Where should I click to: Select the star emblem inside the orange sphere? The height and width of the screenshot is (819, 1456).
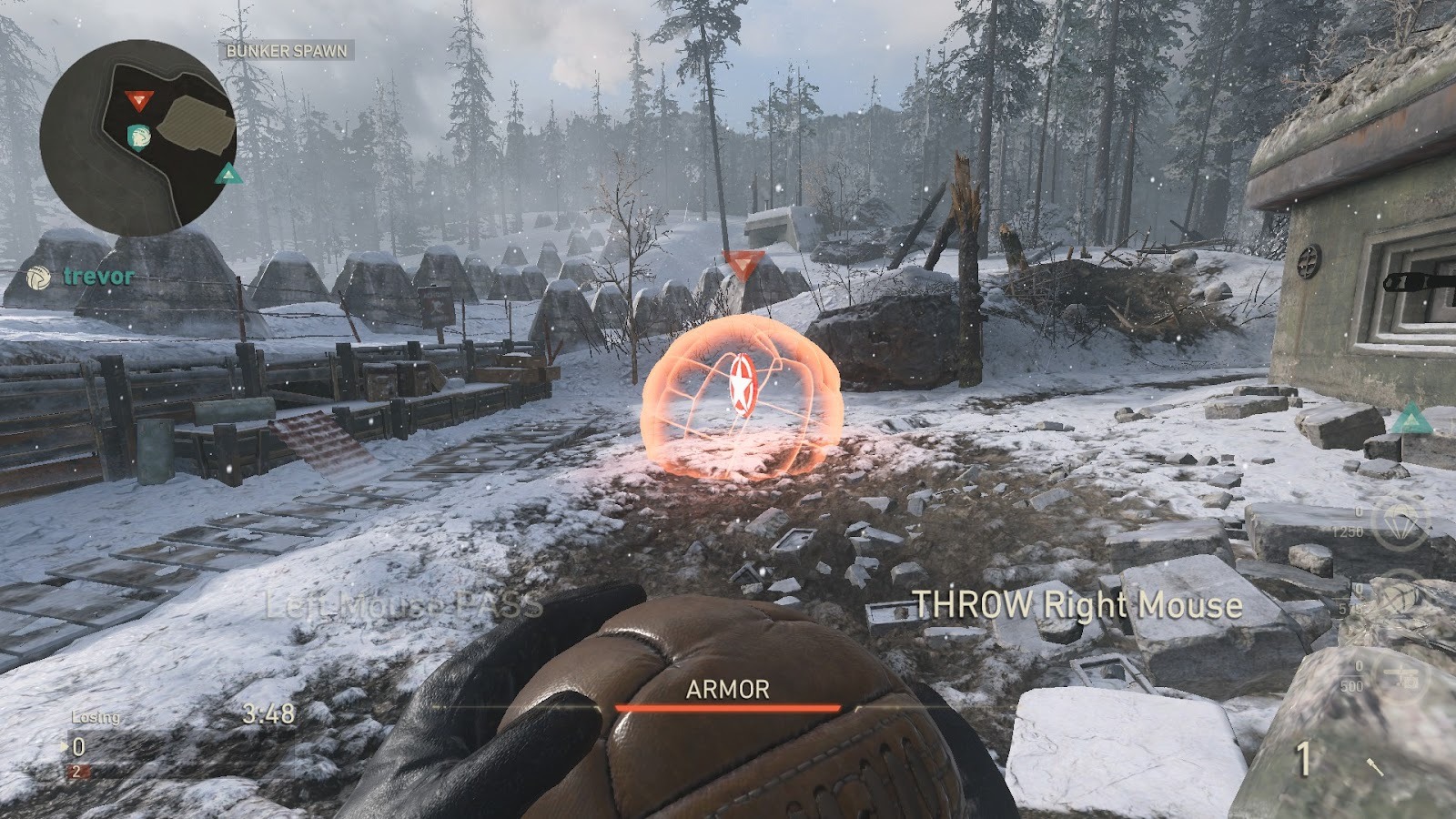coord(742,383)
